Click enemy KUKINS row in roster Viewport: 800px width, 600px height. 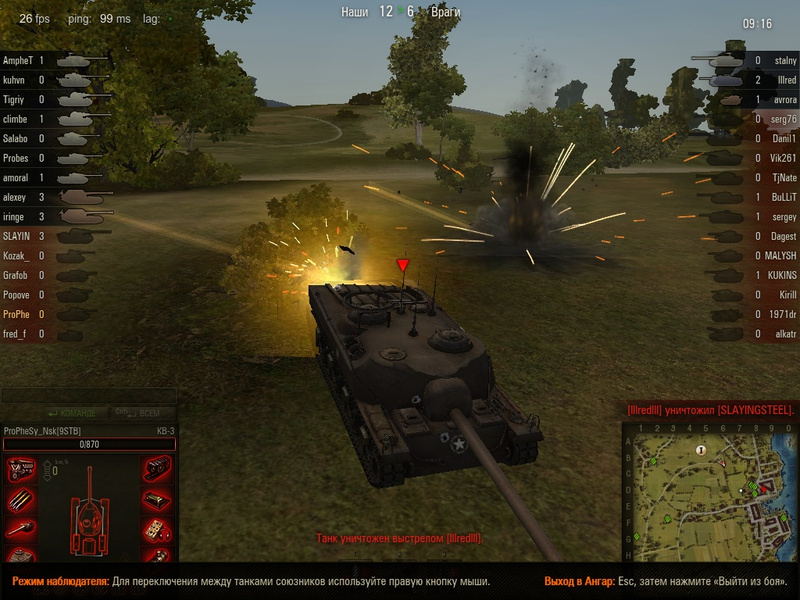[750, 275]
